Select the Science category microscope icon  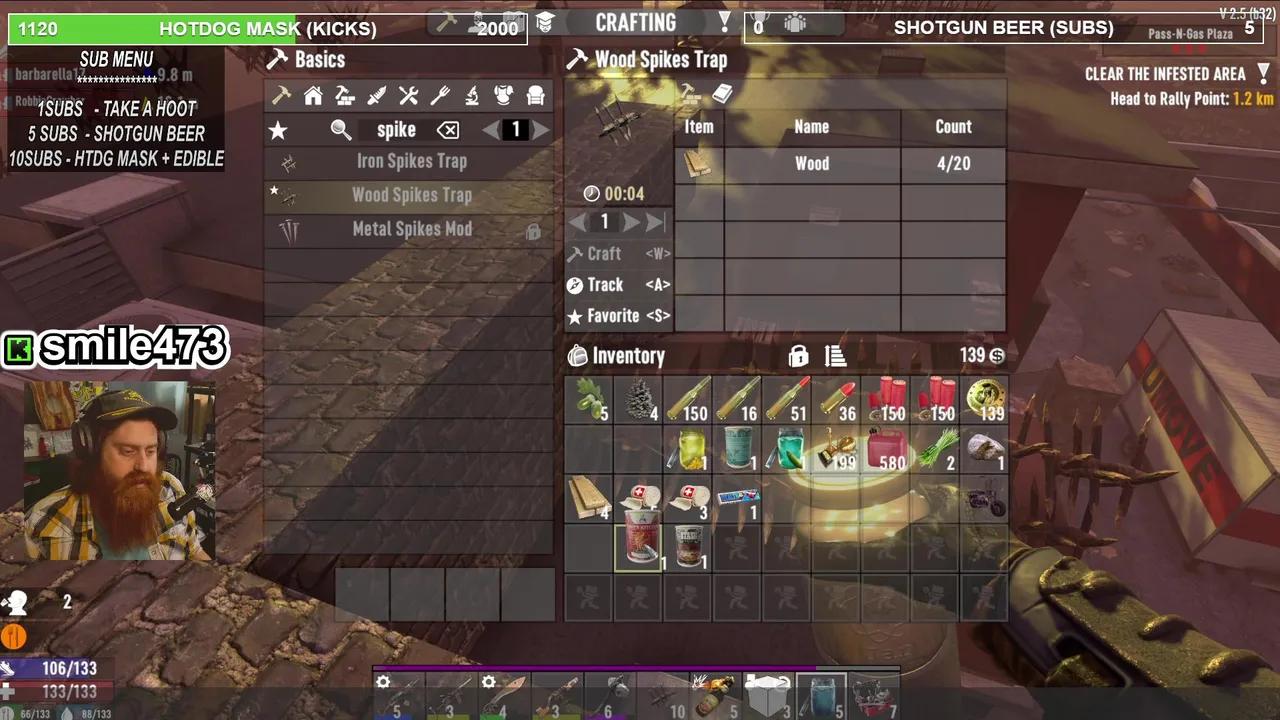[x=472, y=96]
